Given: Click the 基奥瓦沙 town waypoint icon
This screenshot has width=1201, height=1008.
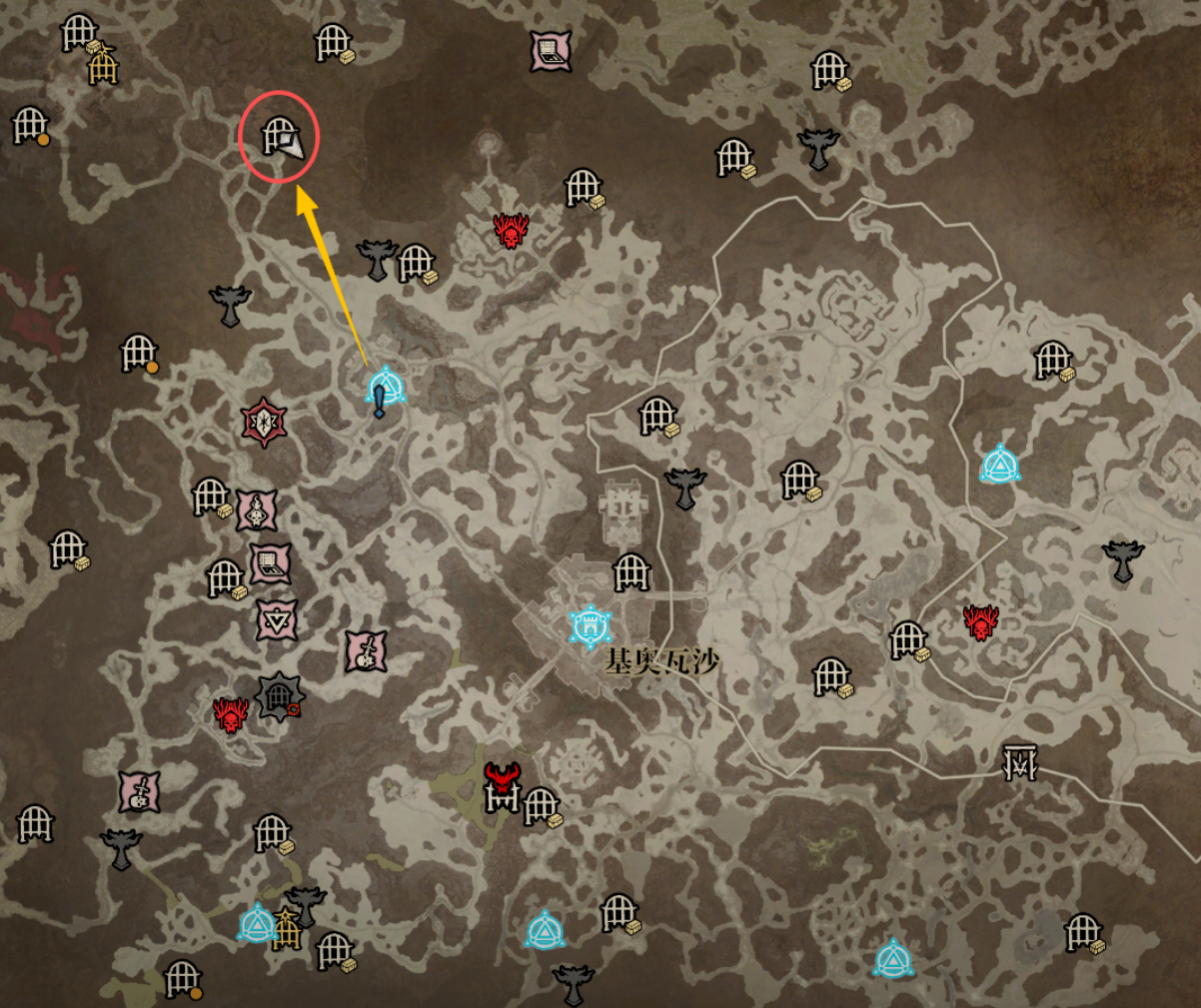Looking at the screenshot, I should tap(589, 626).
